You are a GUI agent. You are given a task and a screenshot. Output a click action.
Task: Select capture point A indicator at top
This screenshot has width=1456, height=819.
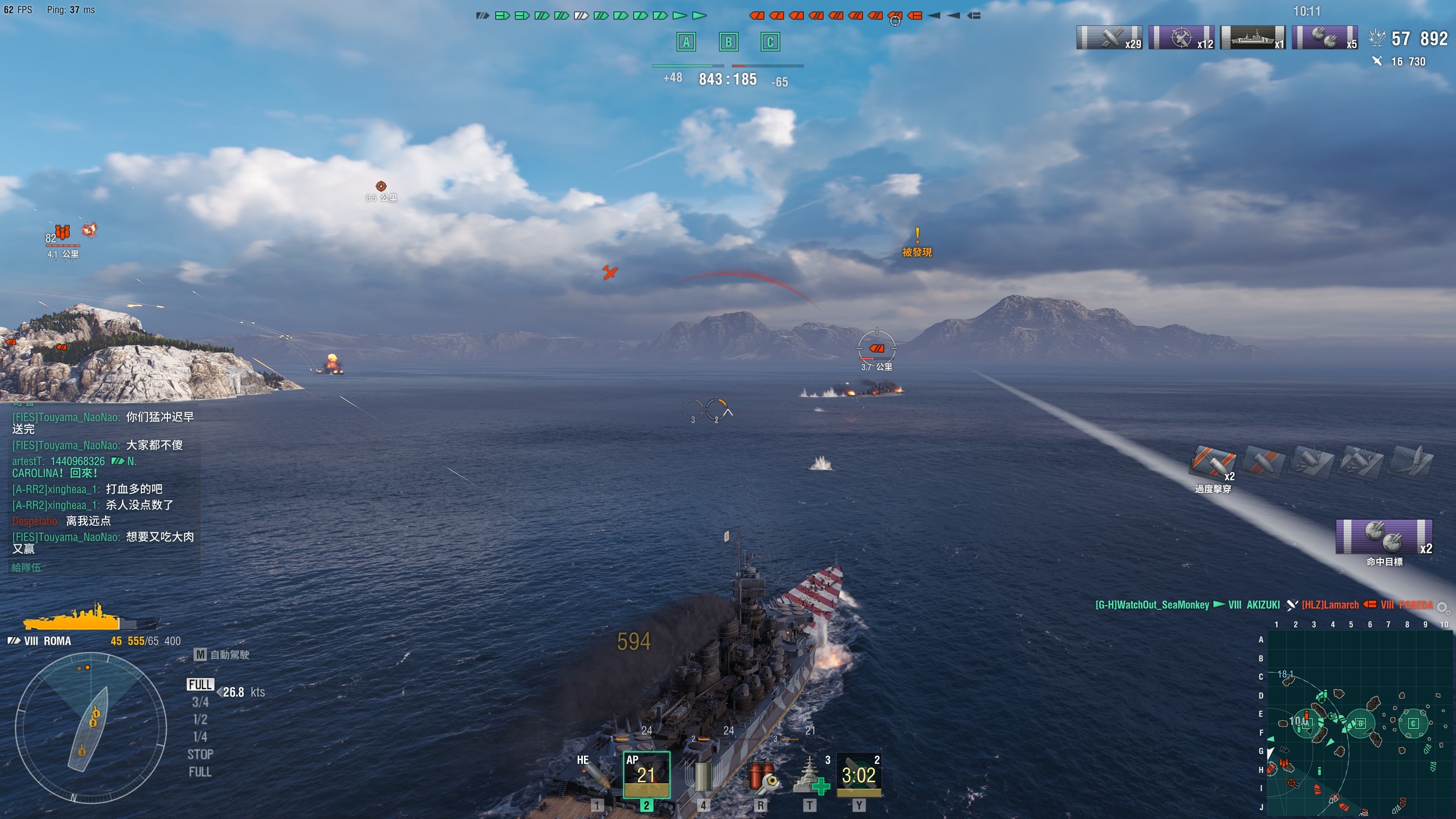(686, 42)
